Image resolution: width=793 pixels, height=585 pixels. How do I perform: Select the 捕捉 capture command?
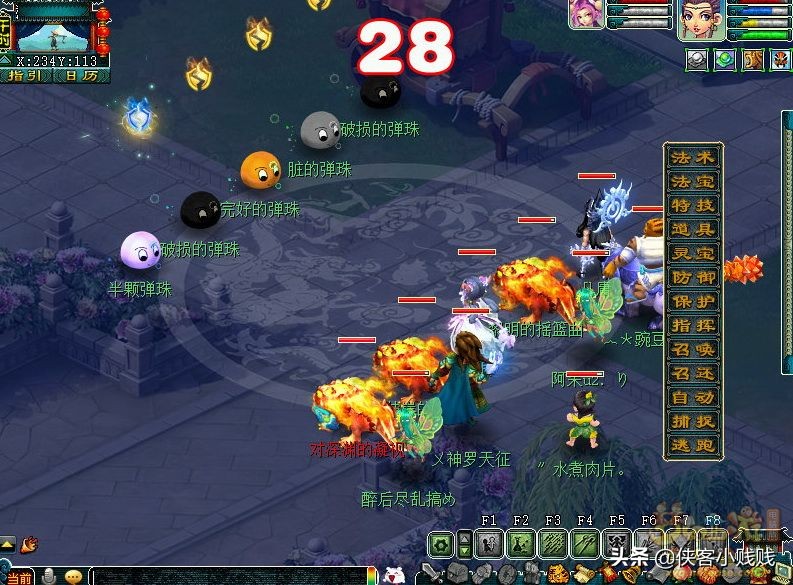click(x=693, y=422)
